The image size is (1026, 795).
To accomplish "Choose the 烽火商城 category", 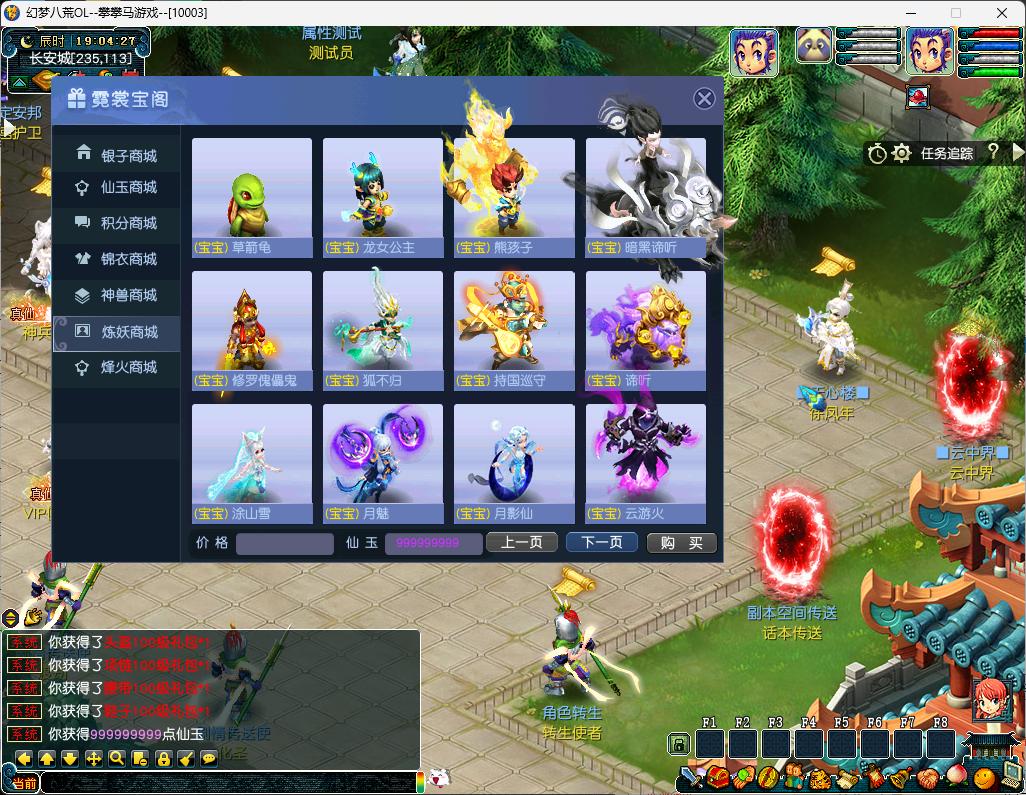I will point(117,367).
